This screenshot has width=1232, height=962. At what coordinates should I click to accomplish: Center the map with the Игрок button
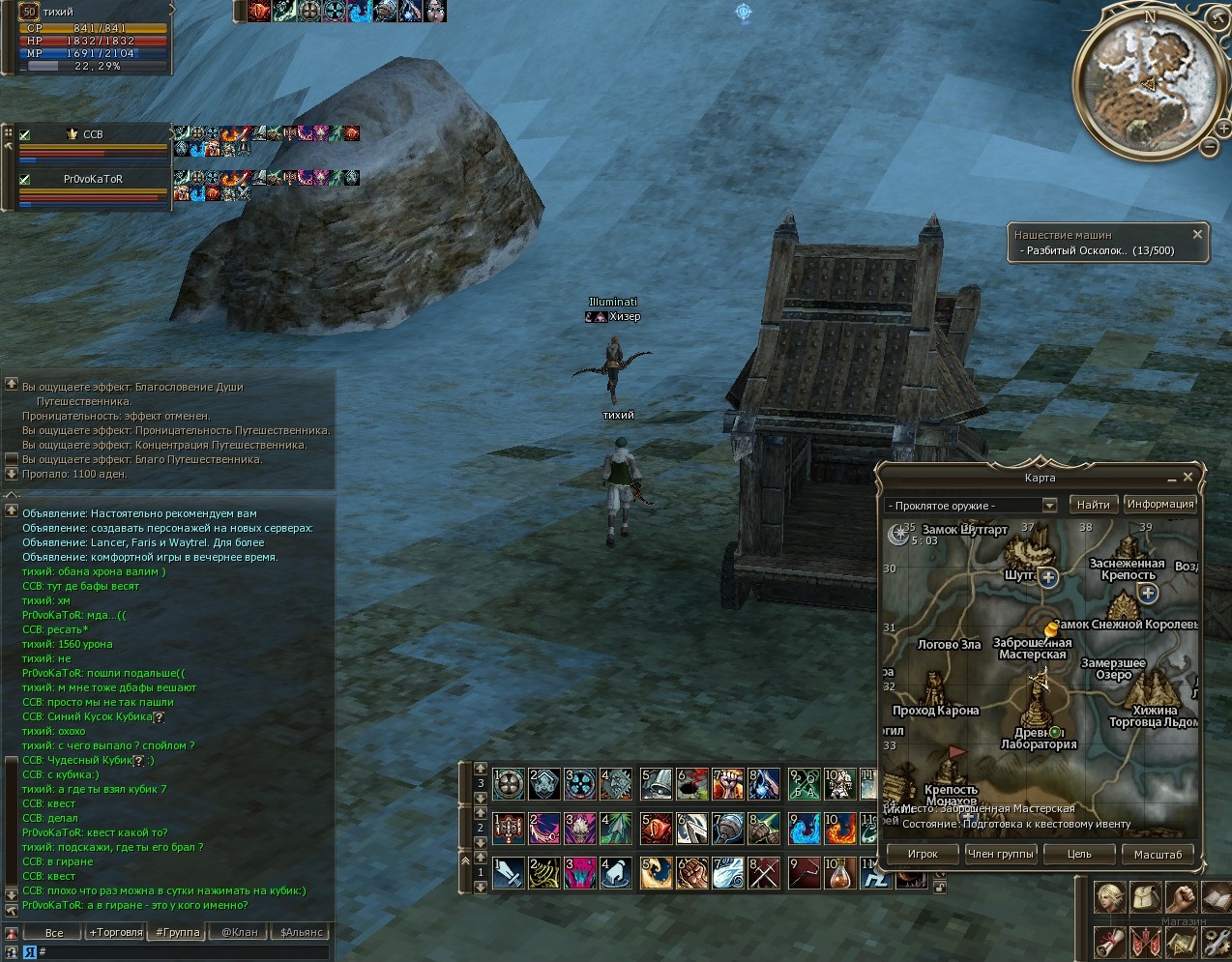pos(923,854)
